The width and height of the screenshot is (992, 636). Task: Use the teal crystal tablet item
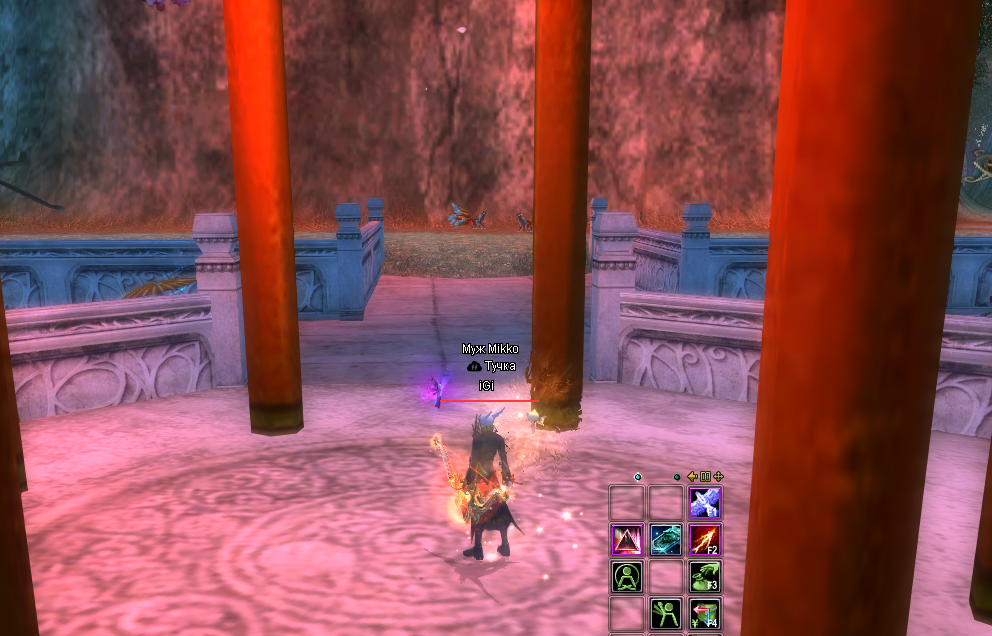pyautogui.click(x=666, y=540)
